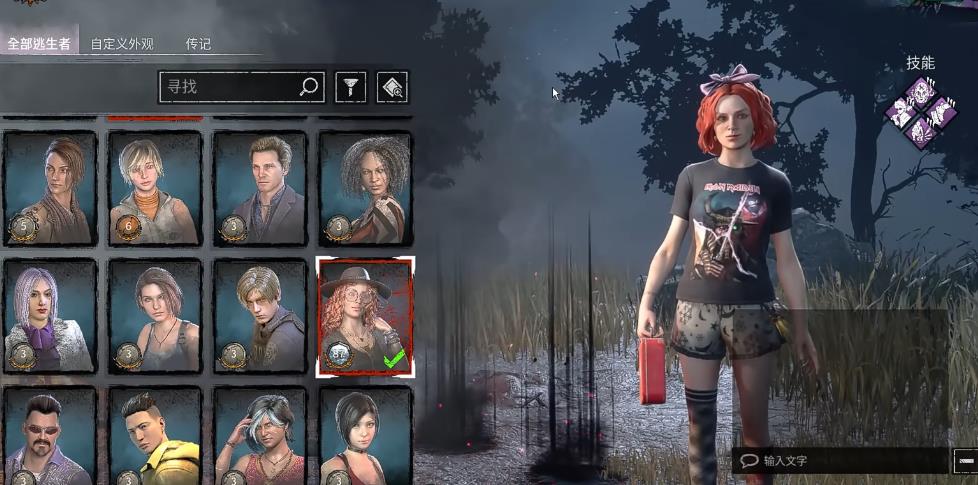The image size is (978, 485).
Task: Choose the blond man in dark jacket
Action: tap(260, 316)
